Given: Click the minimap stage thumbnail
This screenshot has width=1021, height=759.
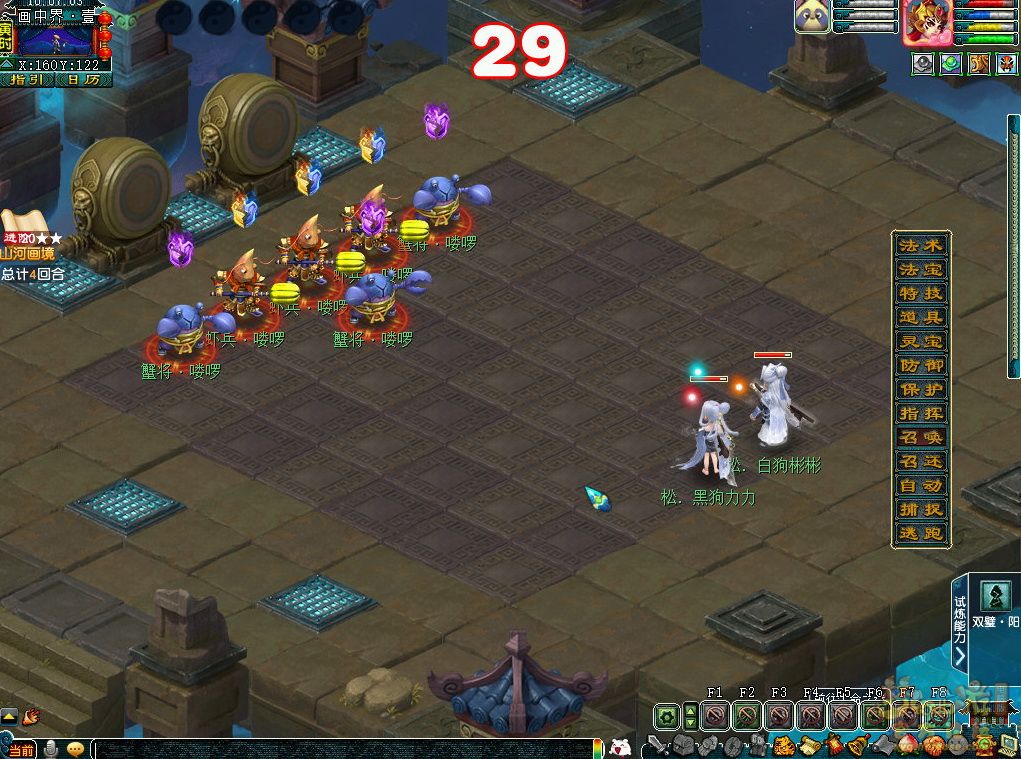Looking at the screenshot, I should [x=54, y=38].
